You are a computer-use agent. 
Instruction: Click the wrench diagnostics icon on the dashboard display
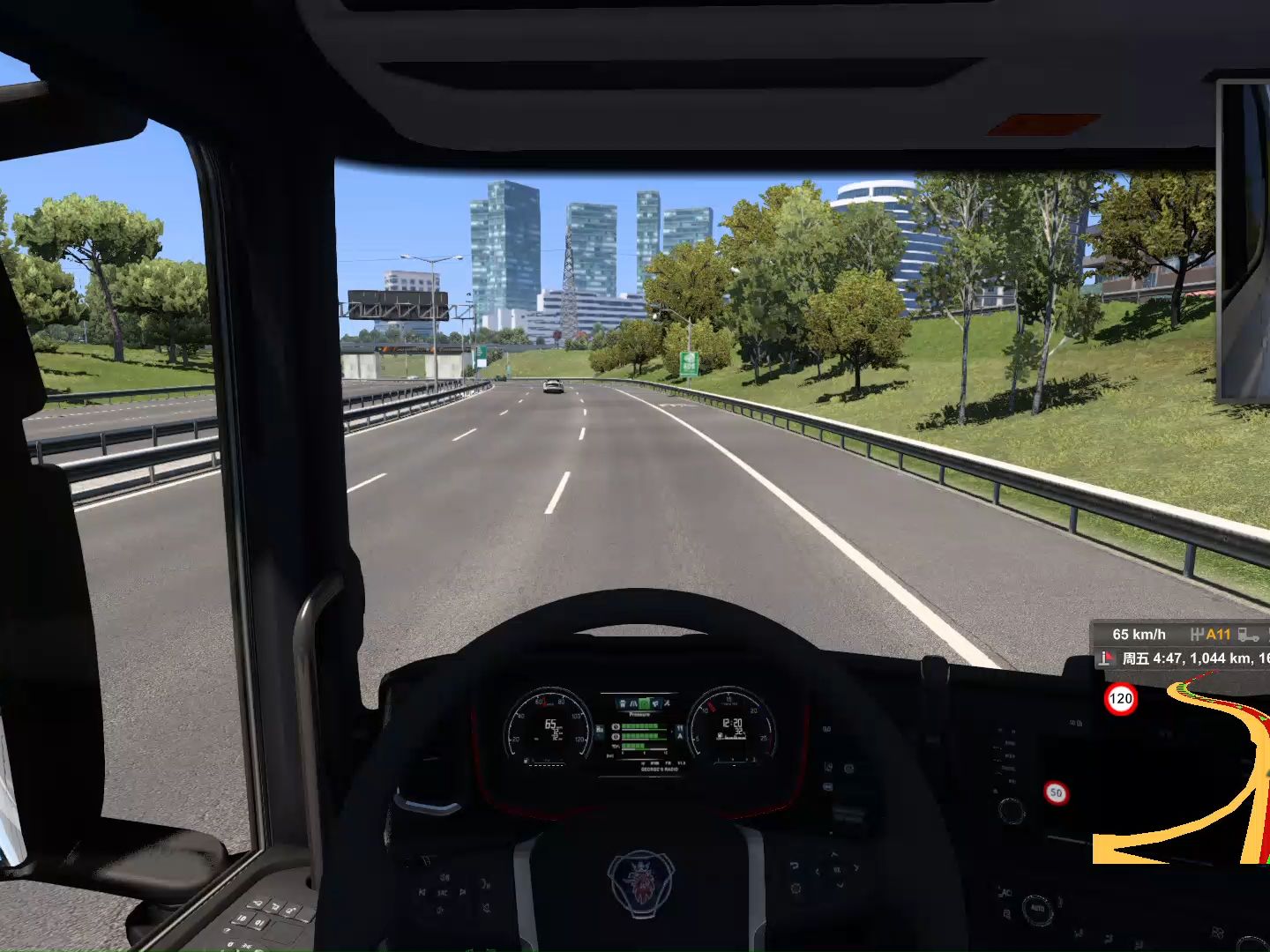[667, 703]
